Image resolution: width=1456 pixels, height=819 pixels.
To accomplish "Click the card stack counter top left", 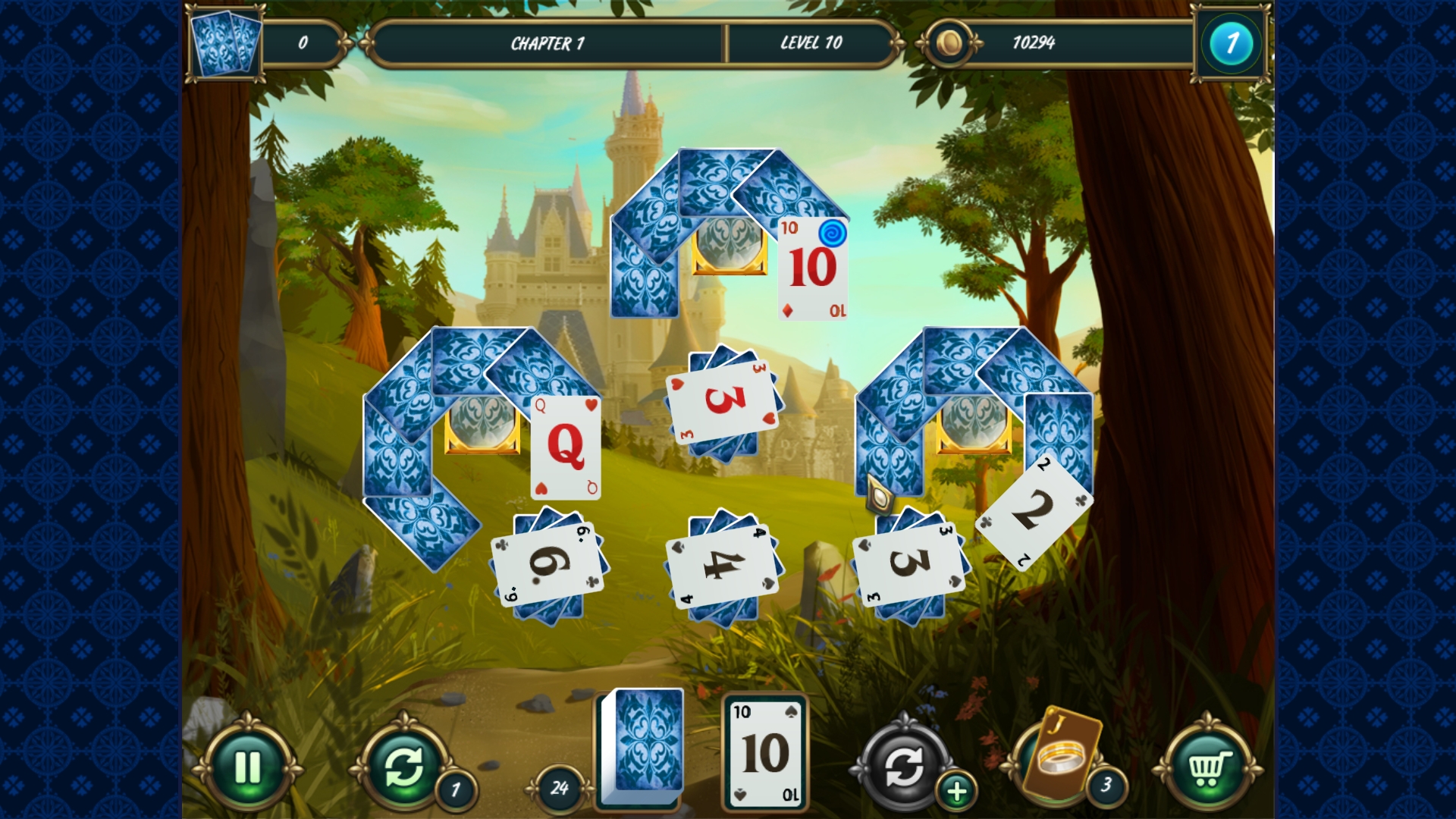I will (x=224, y=42).
